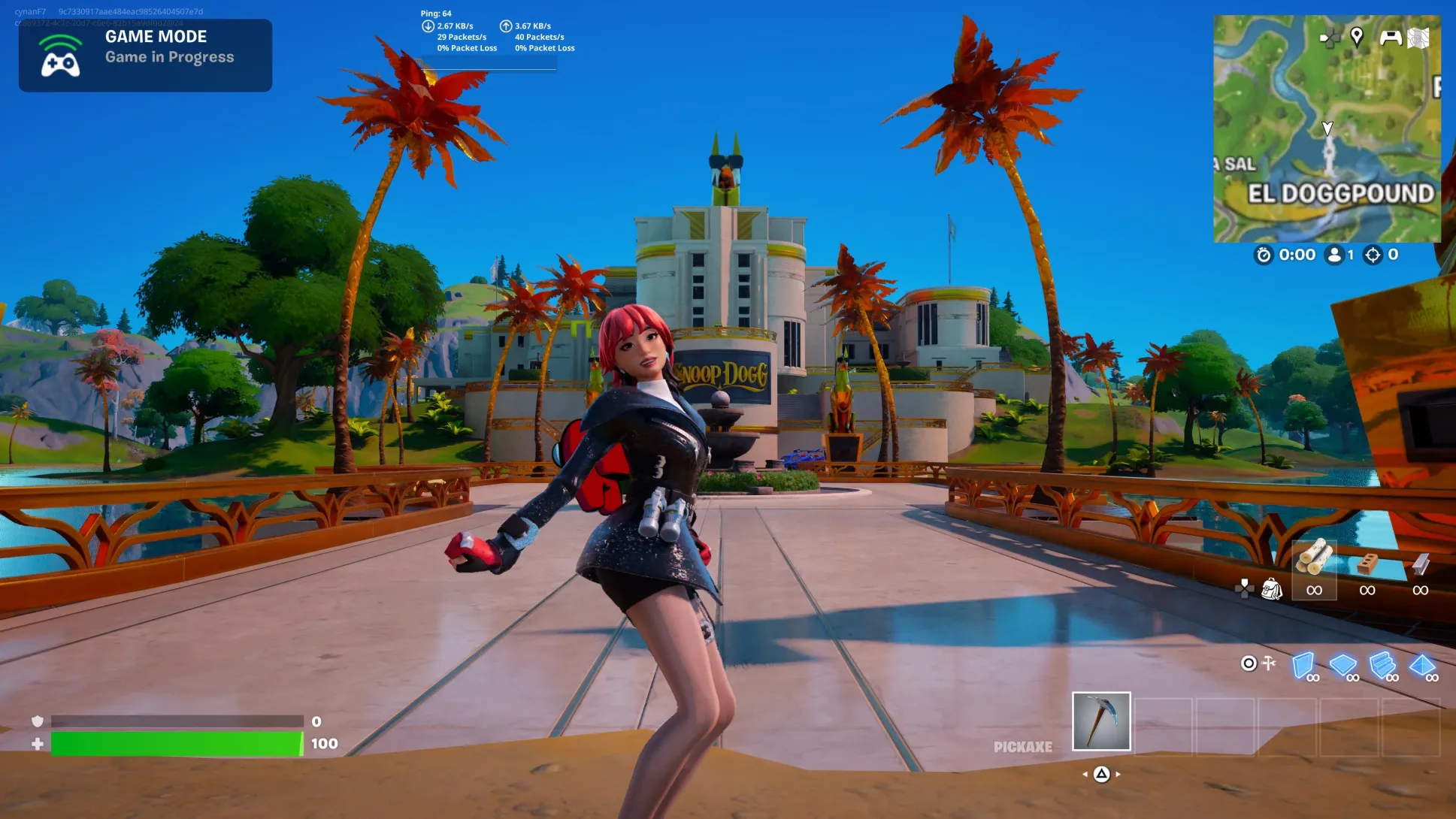The image size is (1456, 819).
Task: Pick the pyramid roof build piece
Action: [1421, 665]
